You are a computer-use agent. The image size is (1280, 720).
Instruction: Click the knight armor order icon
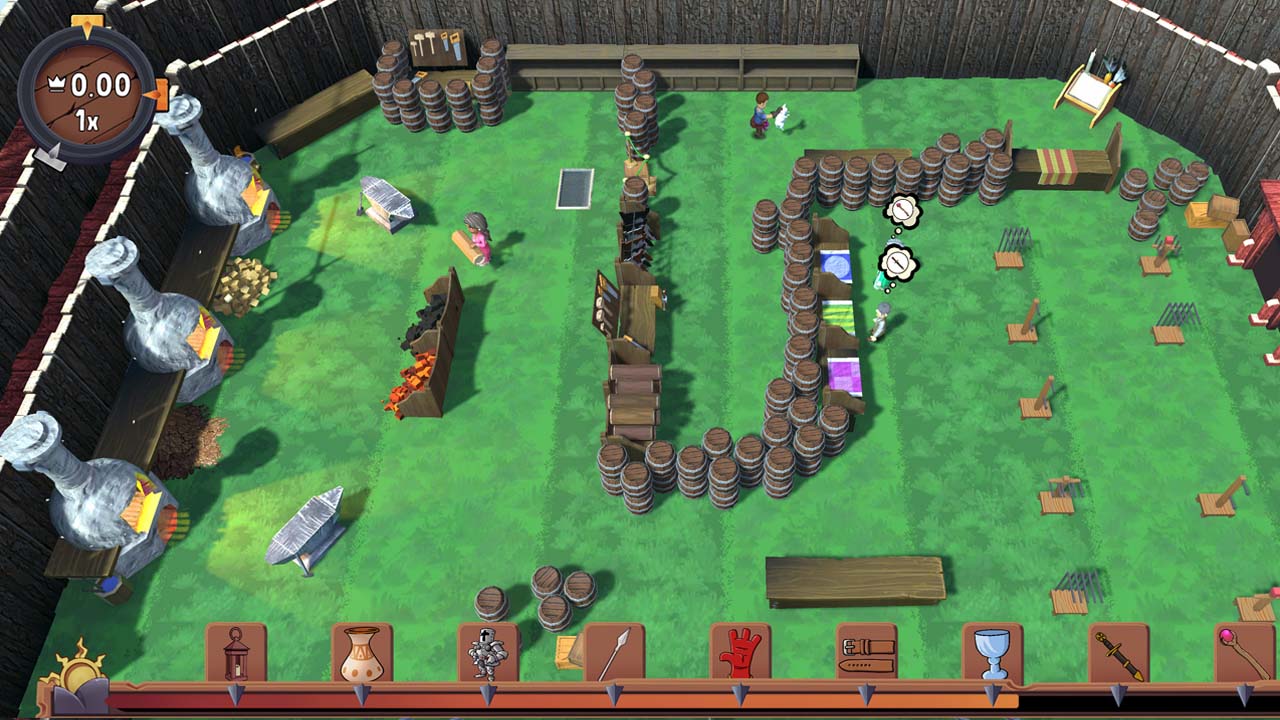coord(488,653)
